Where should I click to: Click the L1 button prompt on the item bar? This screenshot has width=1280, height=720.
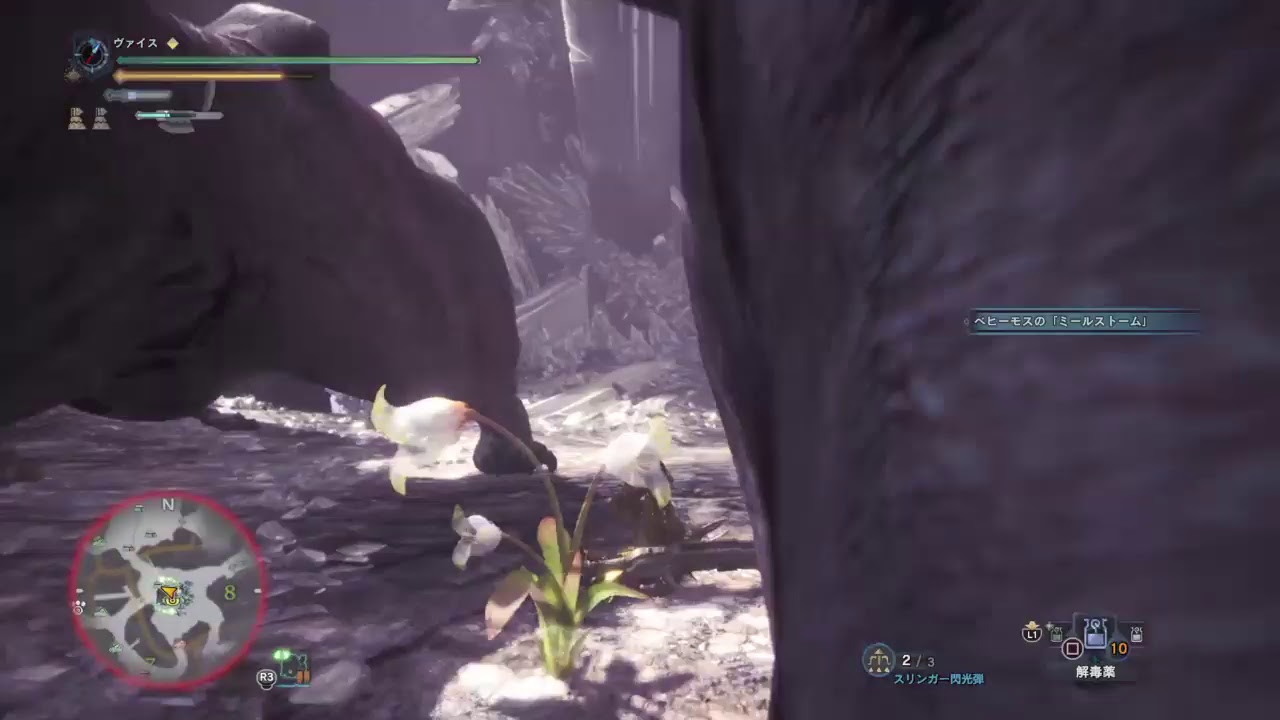click(1030, 636)
